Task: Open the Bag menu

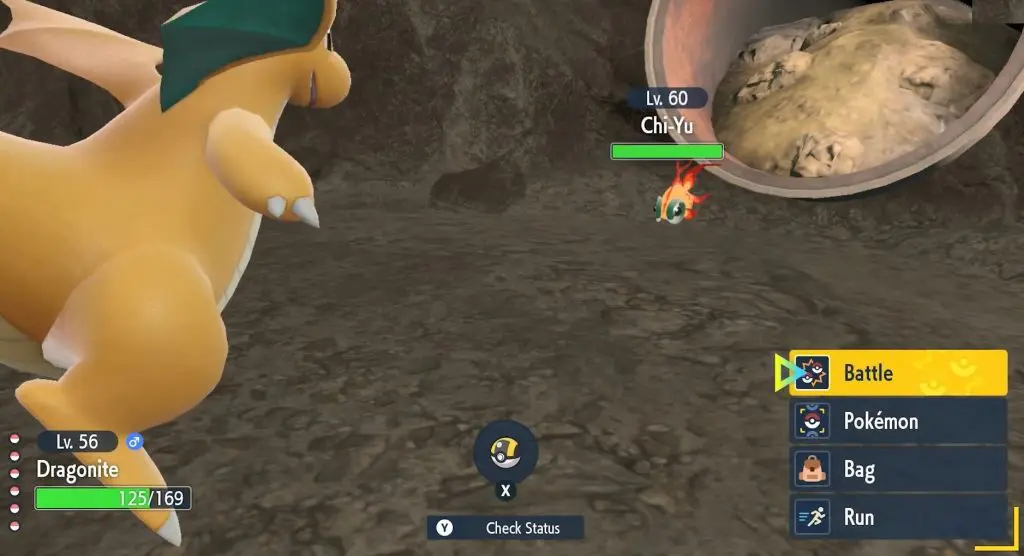Action: tap(898, 469)
